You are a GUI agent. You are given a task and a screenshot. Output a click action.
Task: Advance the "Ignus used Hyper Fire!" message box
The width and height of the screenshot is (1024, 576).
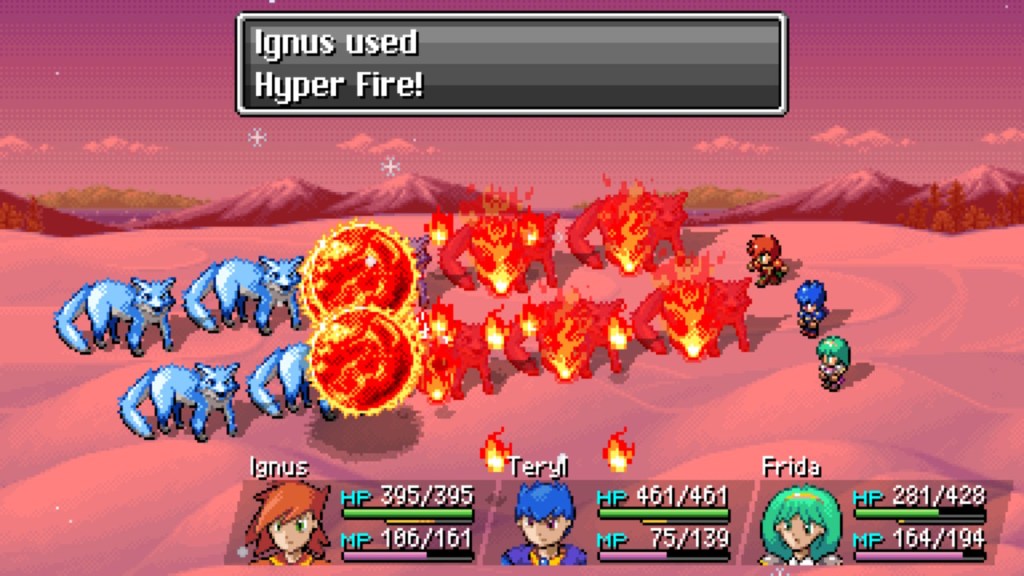(511, 63)
